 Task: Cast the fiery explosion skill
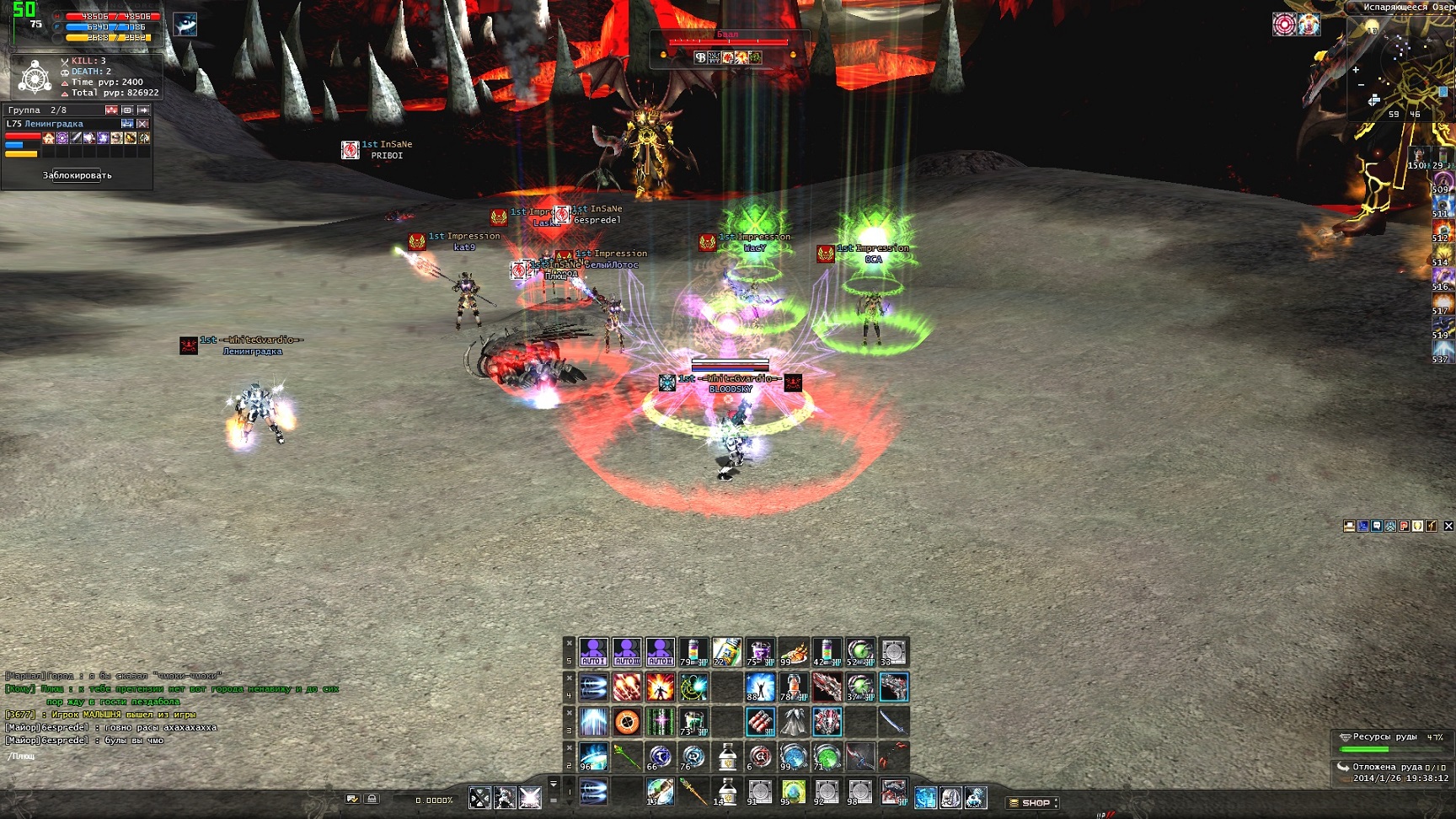point(660,687)
